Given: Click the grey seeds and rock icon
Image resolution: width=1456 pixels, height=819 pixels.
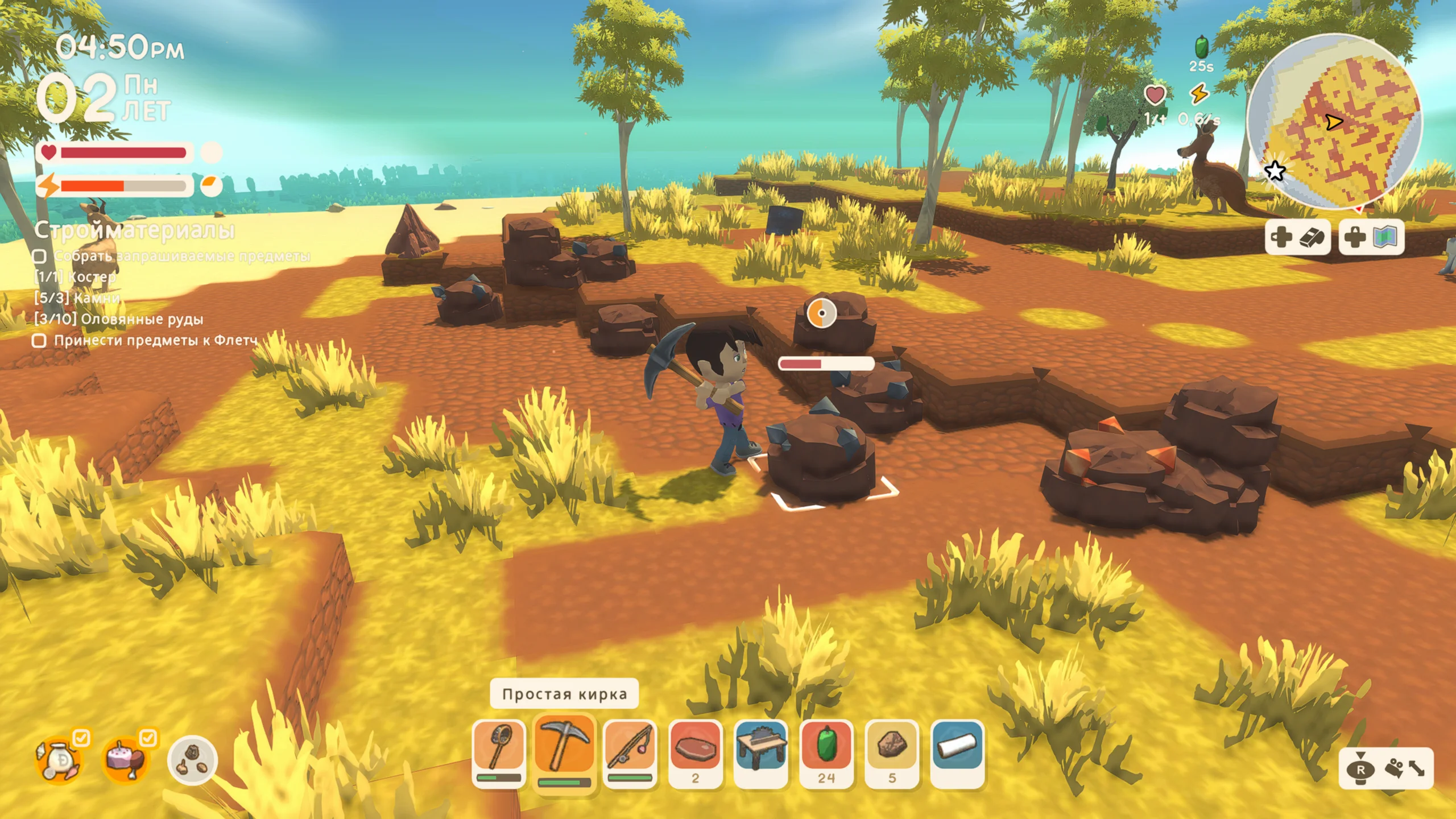Looking at the screenshot, I should [192, 760].
